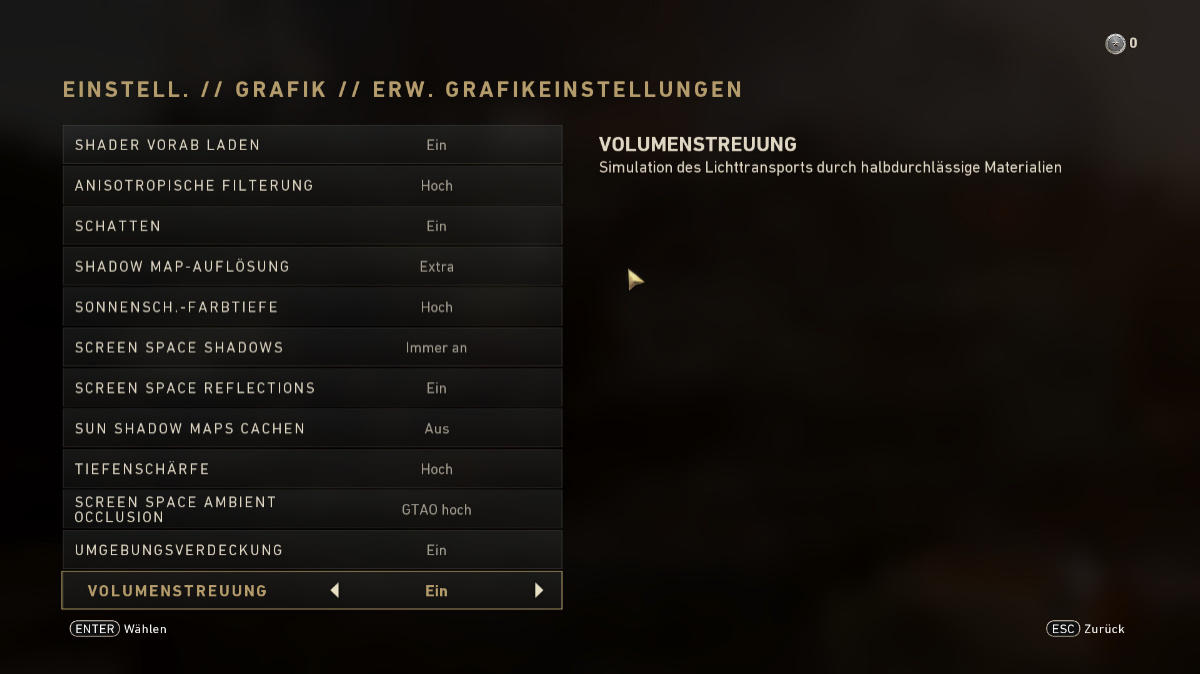1200x674 pixels.
Task: Open the Shadow Map-Auflösung option
Action: coord(312,267)
